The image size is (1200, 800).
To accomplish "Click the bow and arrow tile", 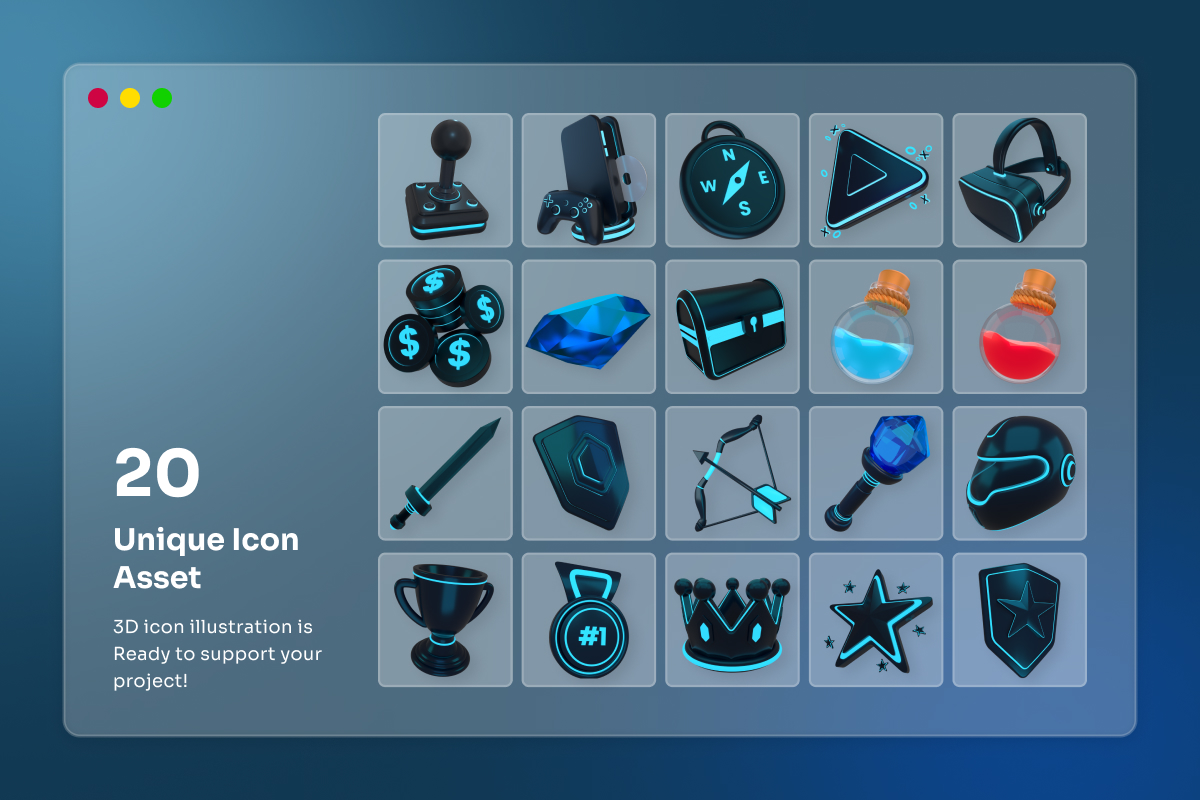I will [x=732, y=473].
